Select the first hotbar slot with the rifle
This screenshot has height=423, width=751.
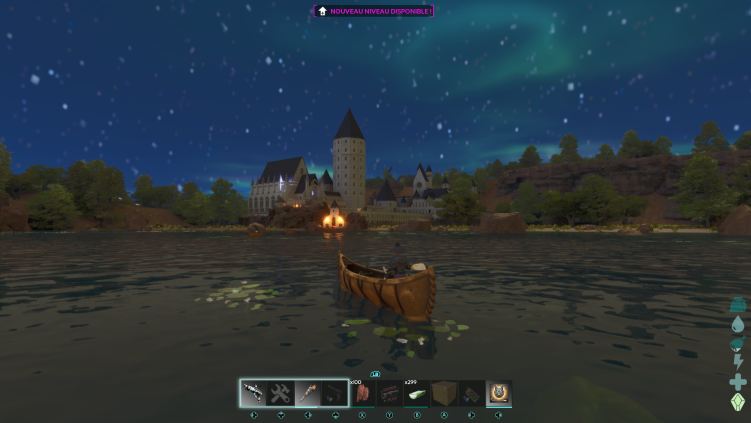(253, 393)
